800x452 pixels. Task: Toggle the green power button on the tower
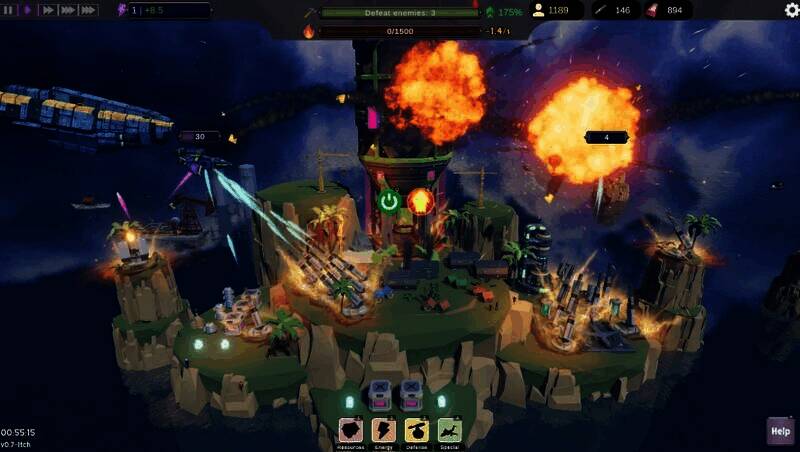coord(390,201)
